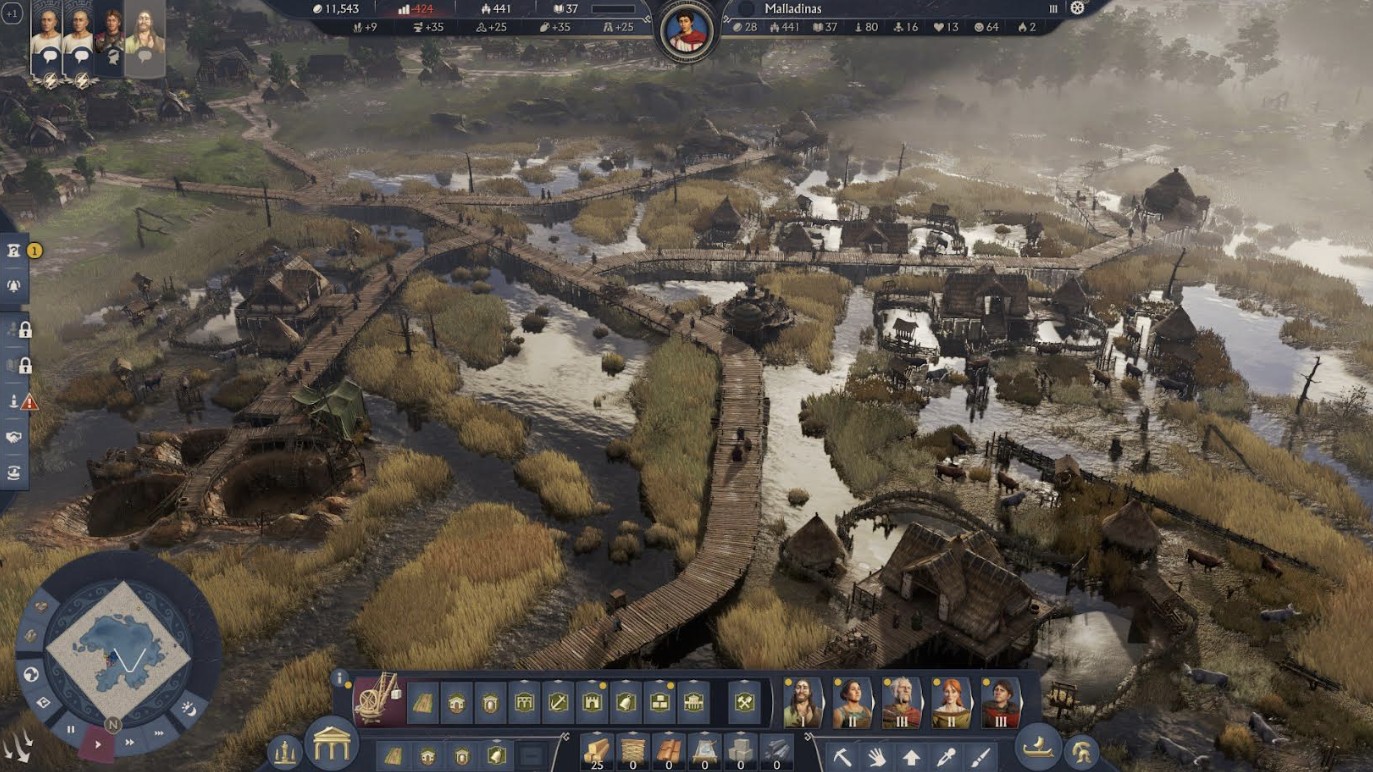Pause the game with the pause control
1373x772 pixels.
click(x=70, y=729)
